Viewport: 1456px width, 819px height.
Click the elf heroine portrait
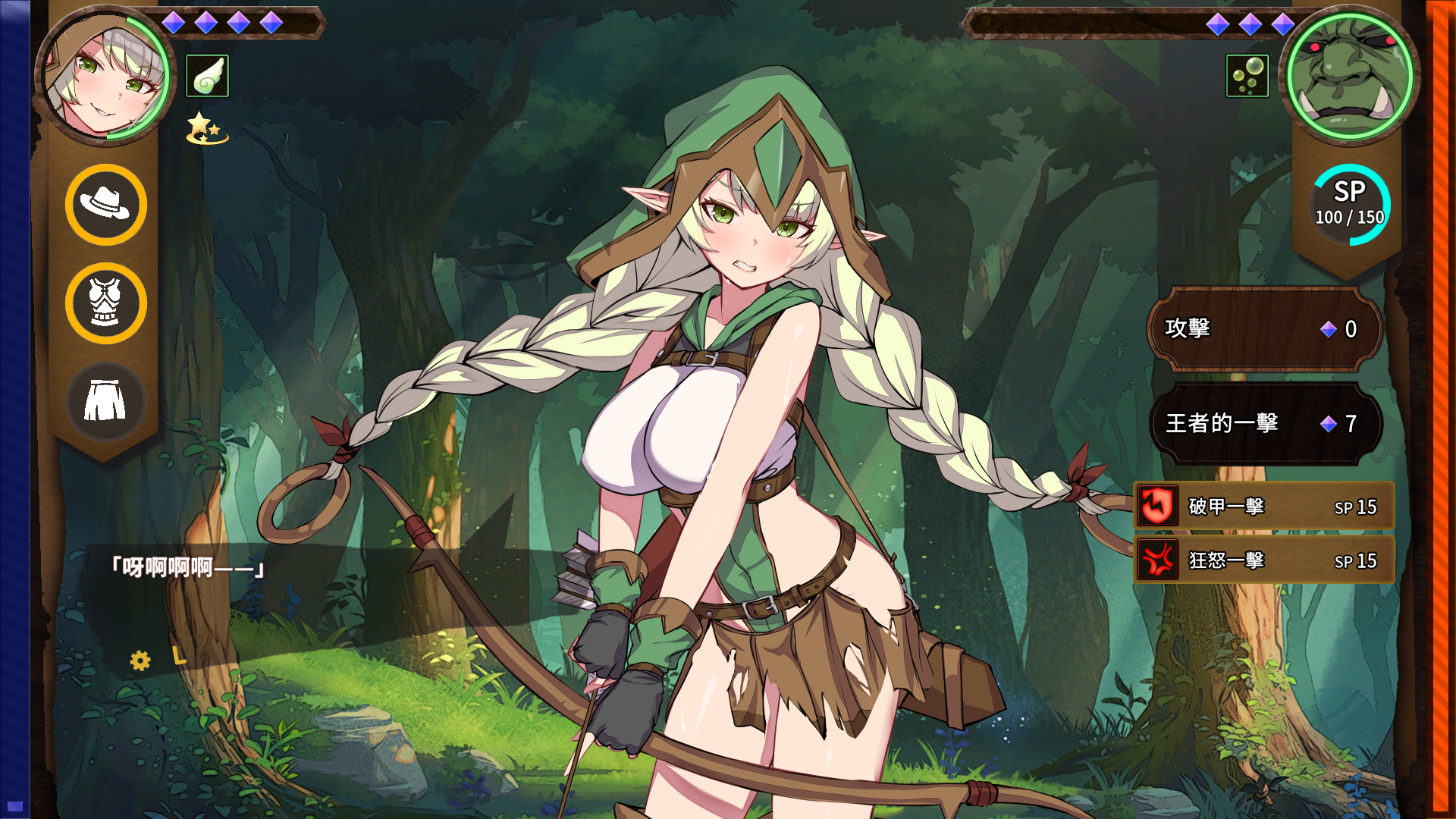105,76
